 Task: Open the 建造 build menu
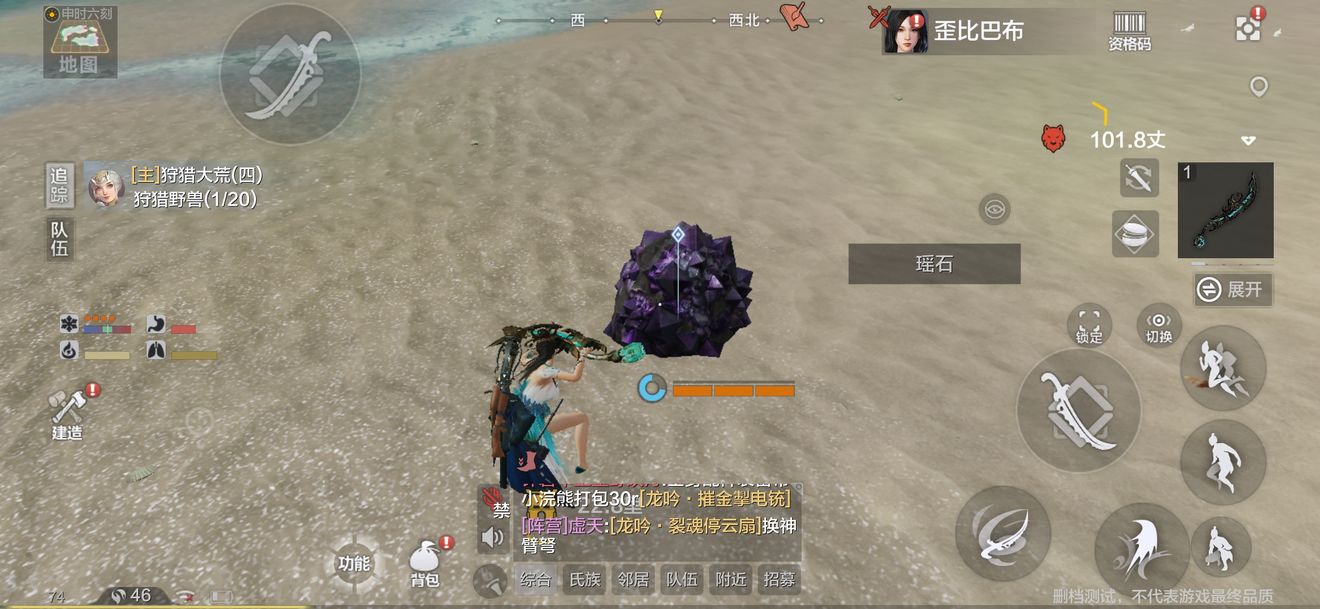[68, 413]
